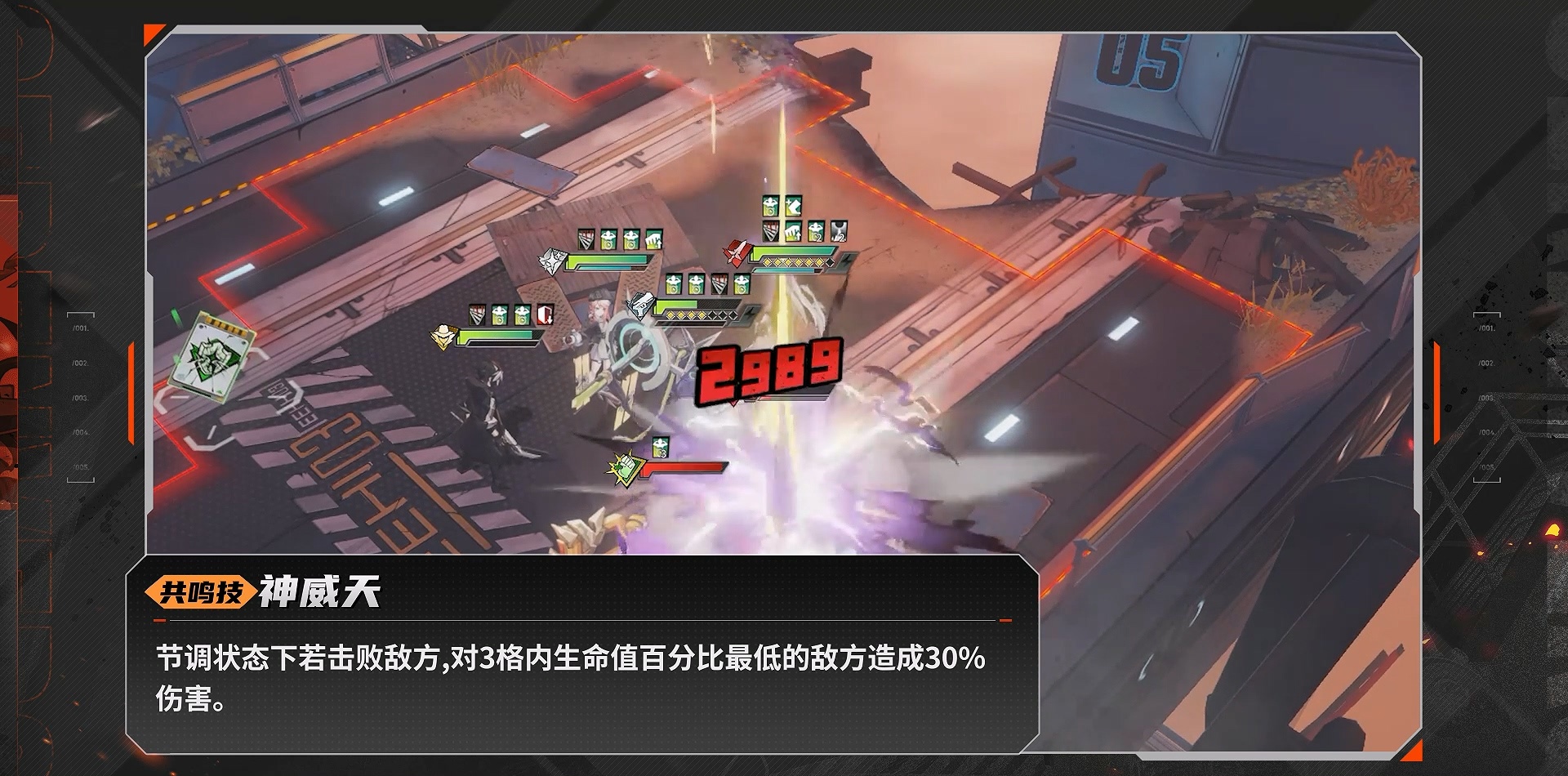Viewport: 1568px width, 776px height.
Task: Click the white hat faction emblem by the health bar
Action: click(x=443, y=334)
